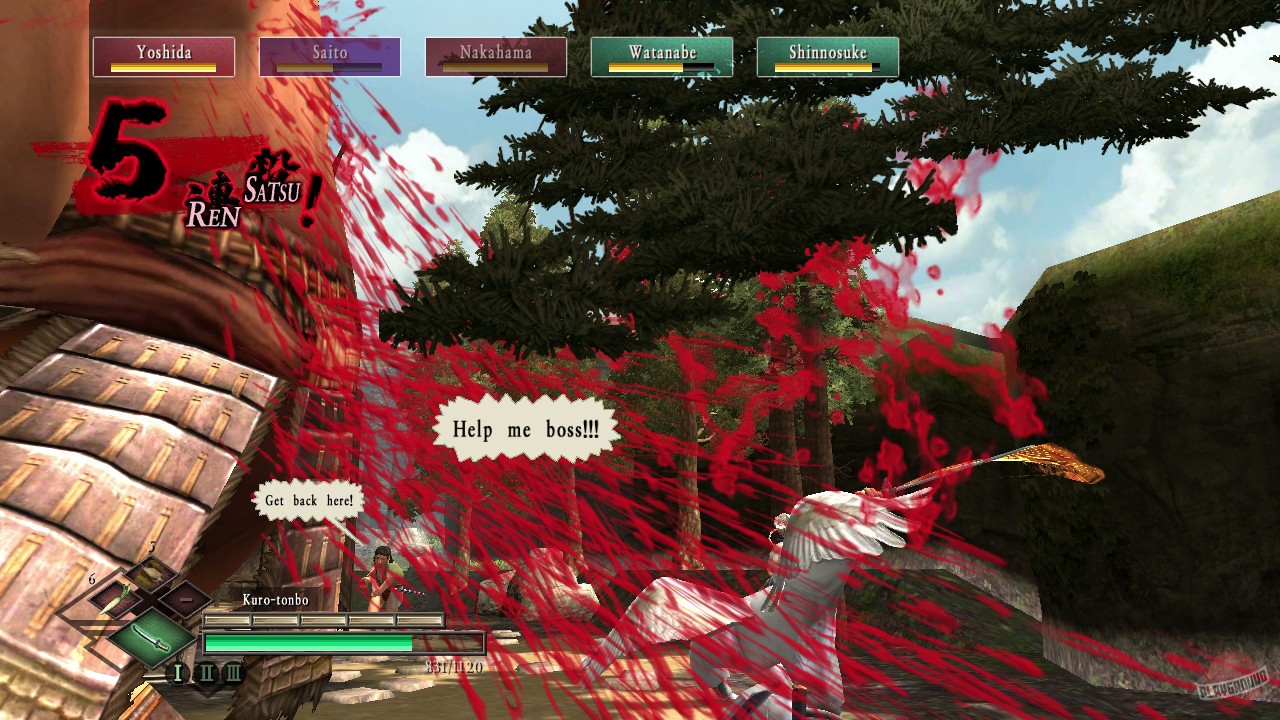Click the Saito nameplate

point(330,56)
